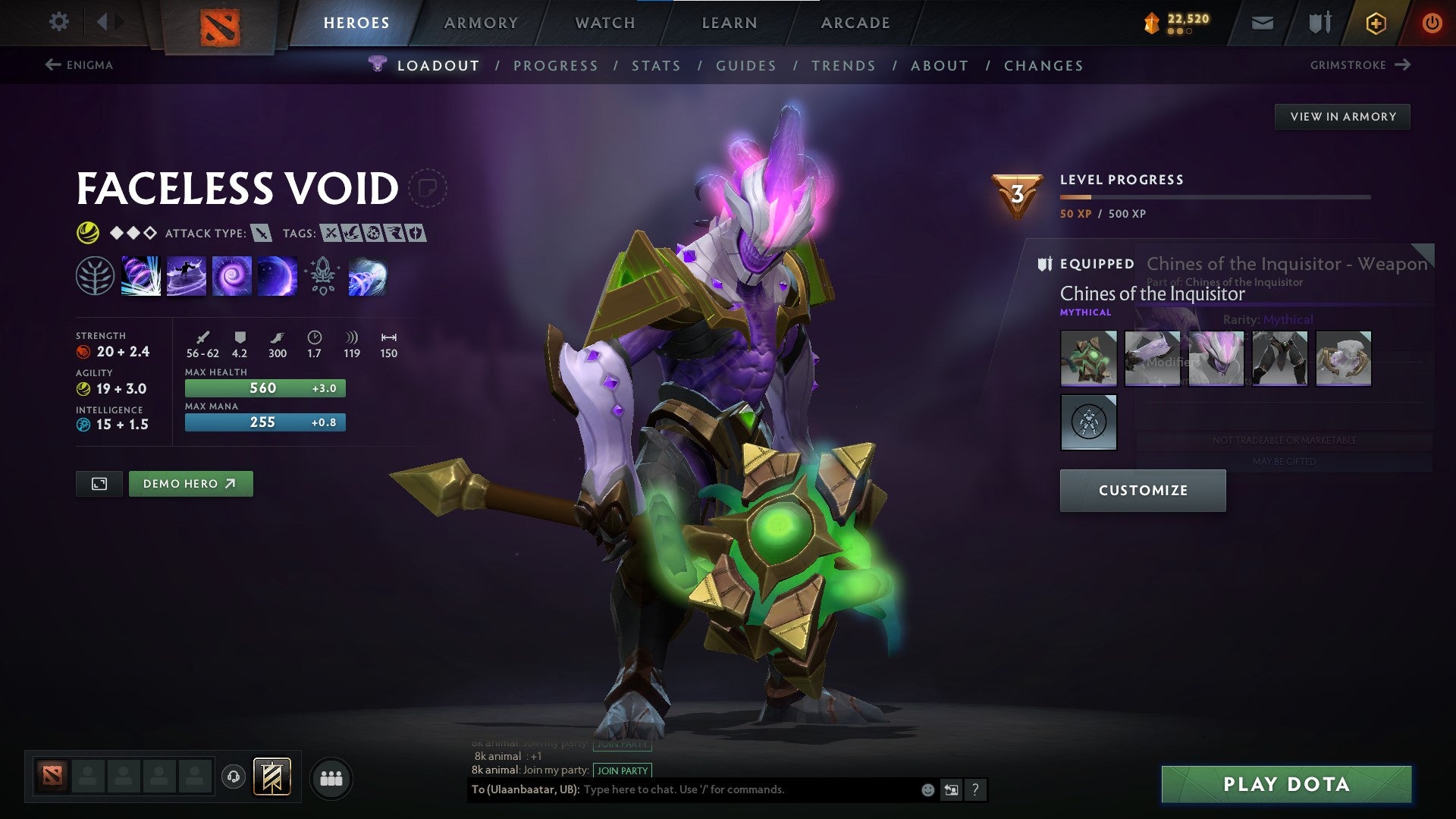The width and height of the screenshot is (1456, 819).
Task: Click the power/logout icon top right
Action: coord(1432,22)
